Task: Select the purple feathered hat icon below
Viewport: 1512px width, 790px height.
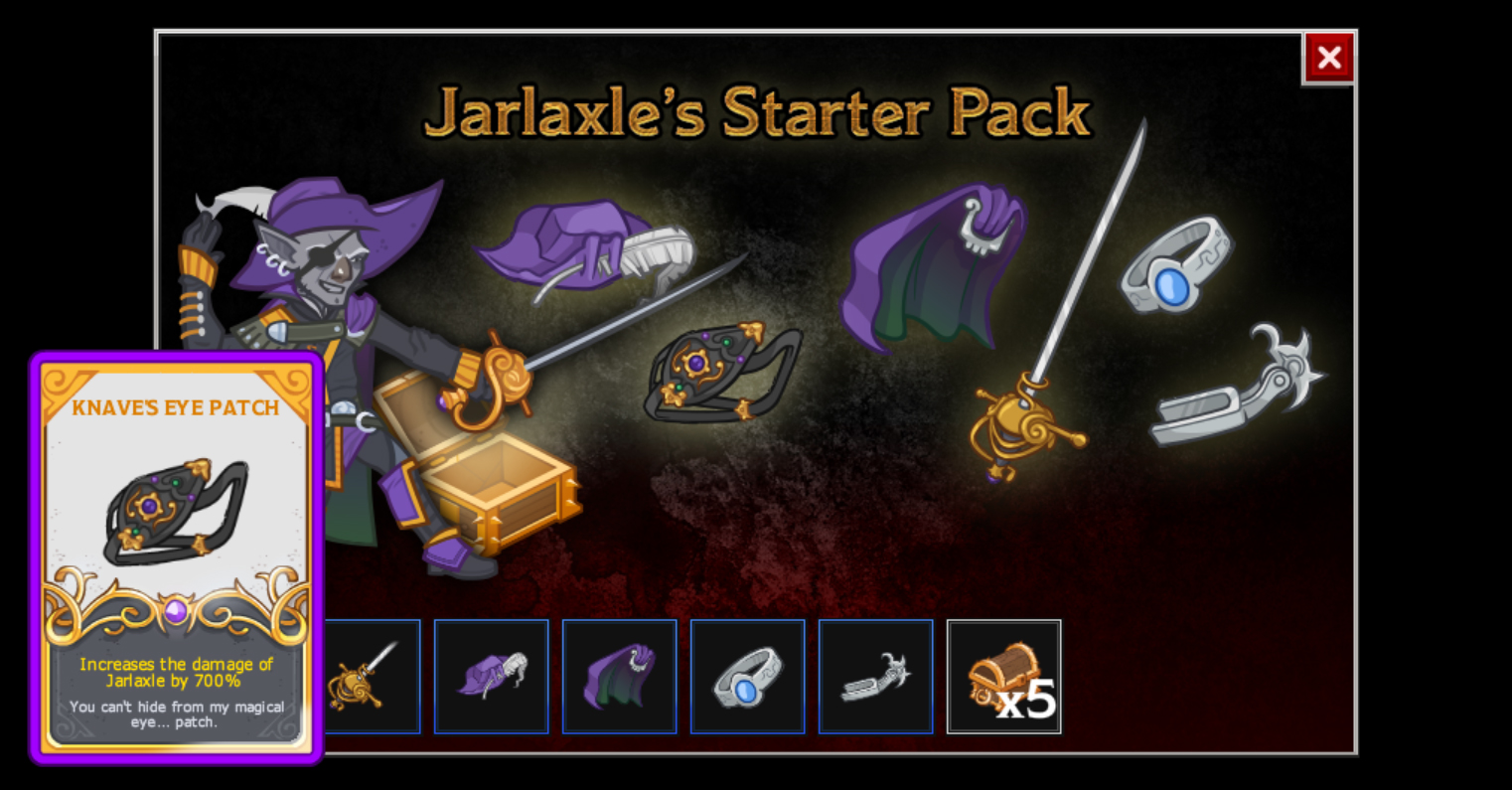Action: click(x=491, y=677)
